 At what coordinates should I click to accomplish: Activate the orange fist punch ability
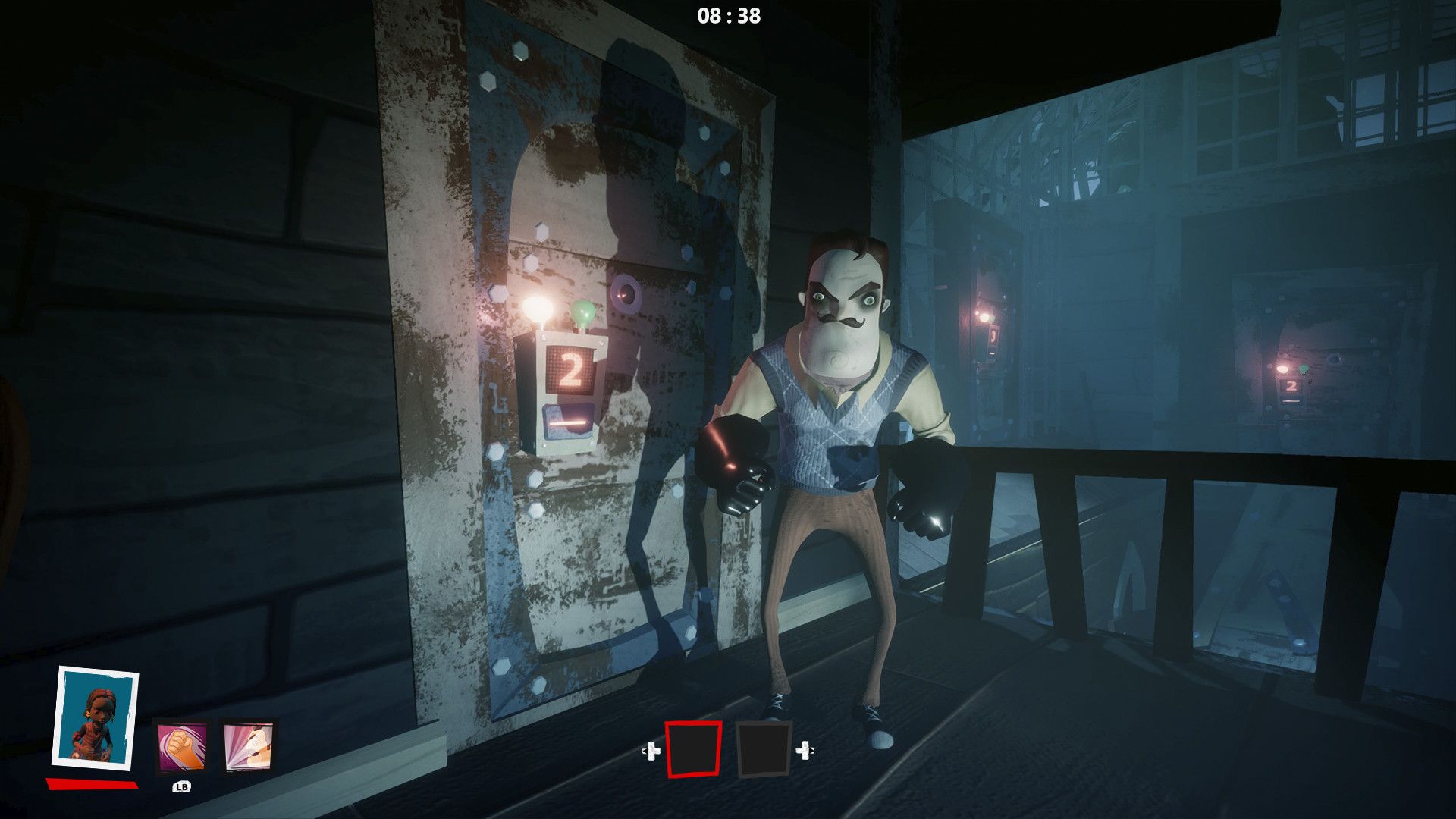(x=181, y=747)
